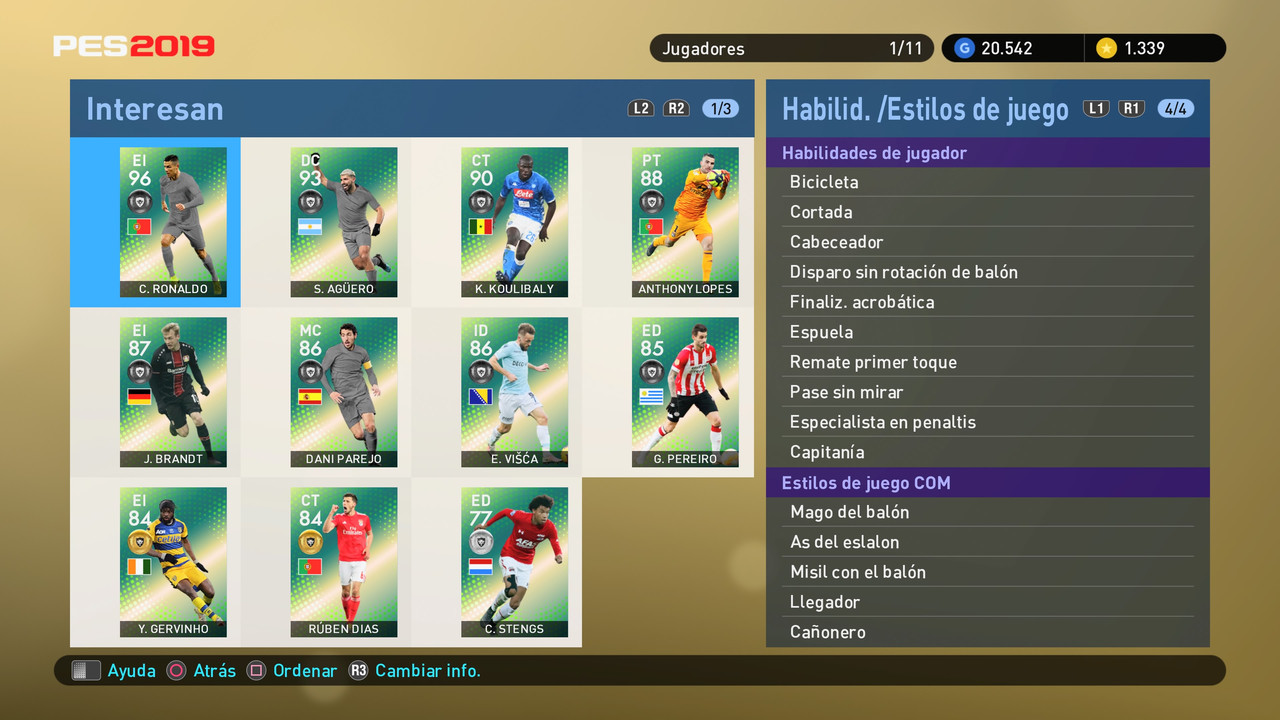Screen dimensions: 1280x720
Task: Switch to the Interesan tab
Action: point(154,110)
